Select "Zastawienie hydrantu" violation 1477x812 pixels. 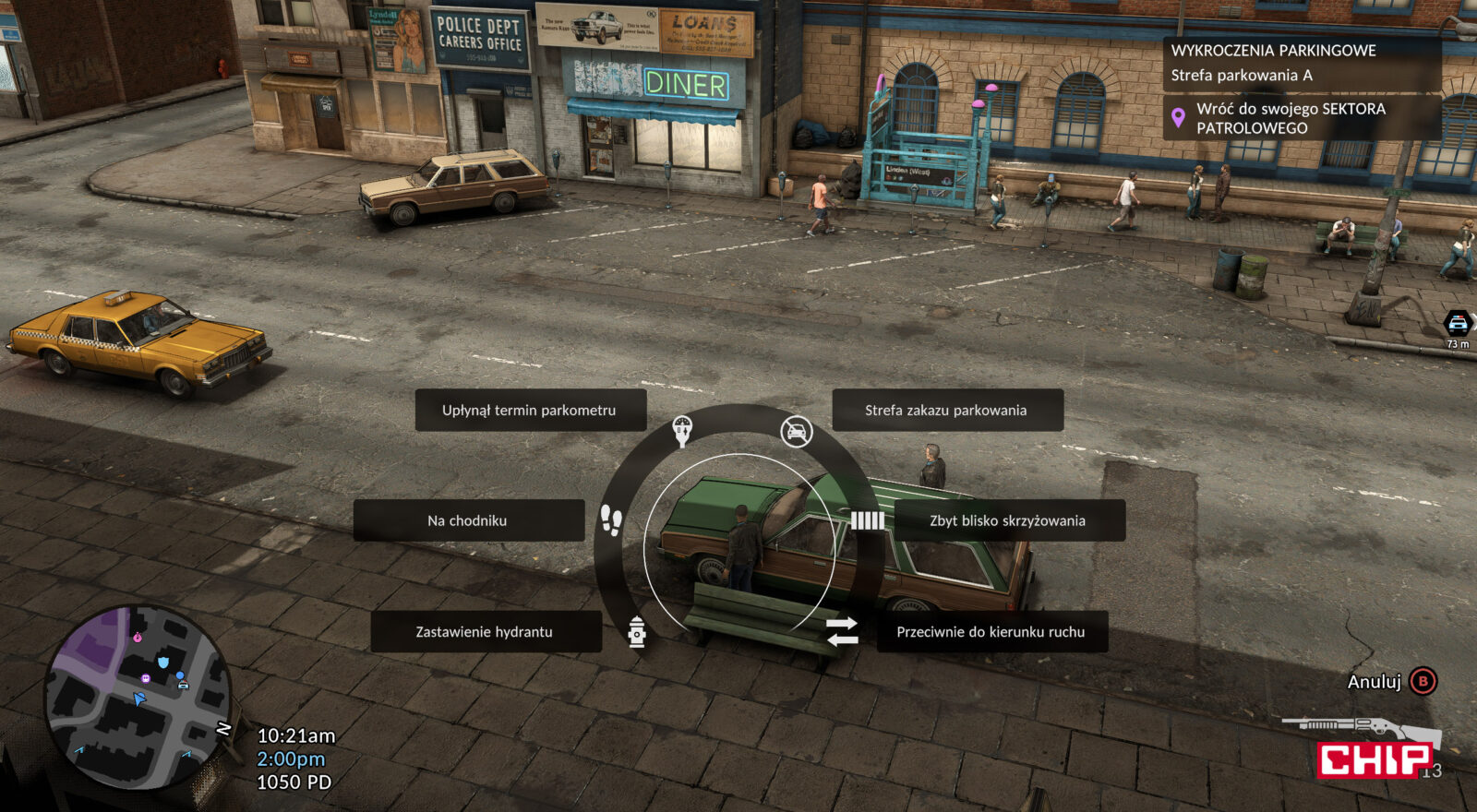pos(485,632)
